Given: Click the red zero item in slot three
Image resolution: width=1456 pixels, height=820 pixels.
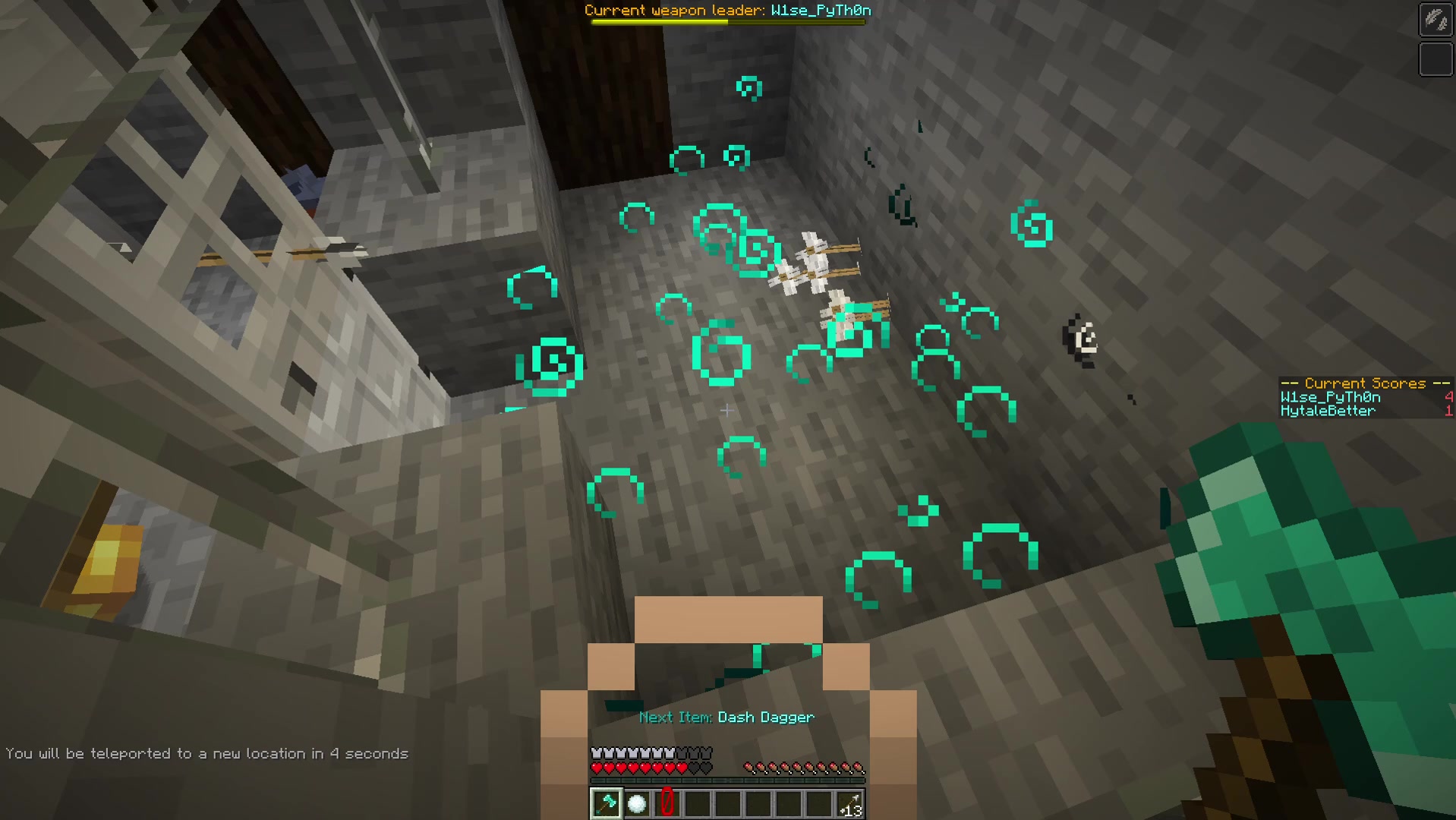Looking at the screenshot, I should coord(667,803).
